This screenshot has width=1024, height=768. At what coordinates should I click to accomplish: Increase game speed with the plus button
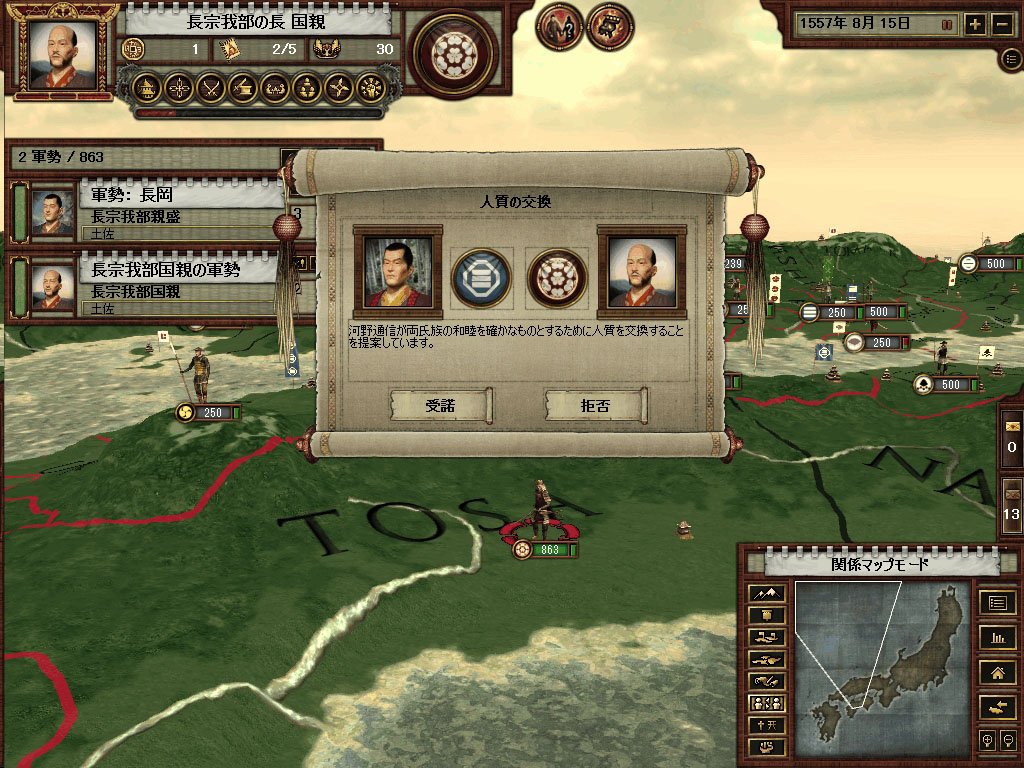(976, 25)
